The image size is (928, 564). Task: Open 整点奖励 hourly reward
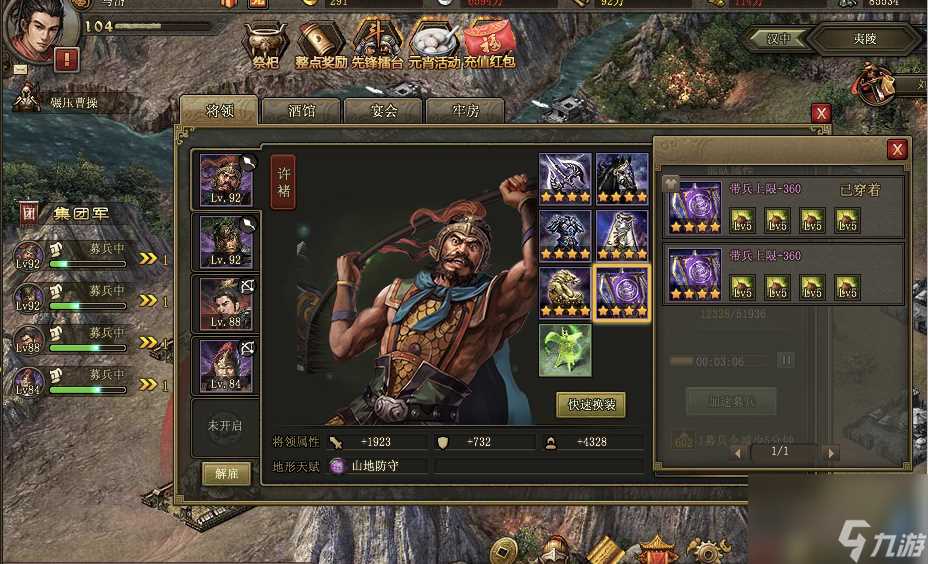(x=321, y=45)
